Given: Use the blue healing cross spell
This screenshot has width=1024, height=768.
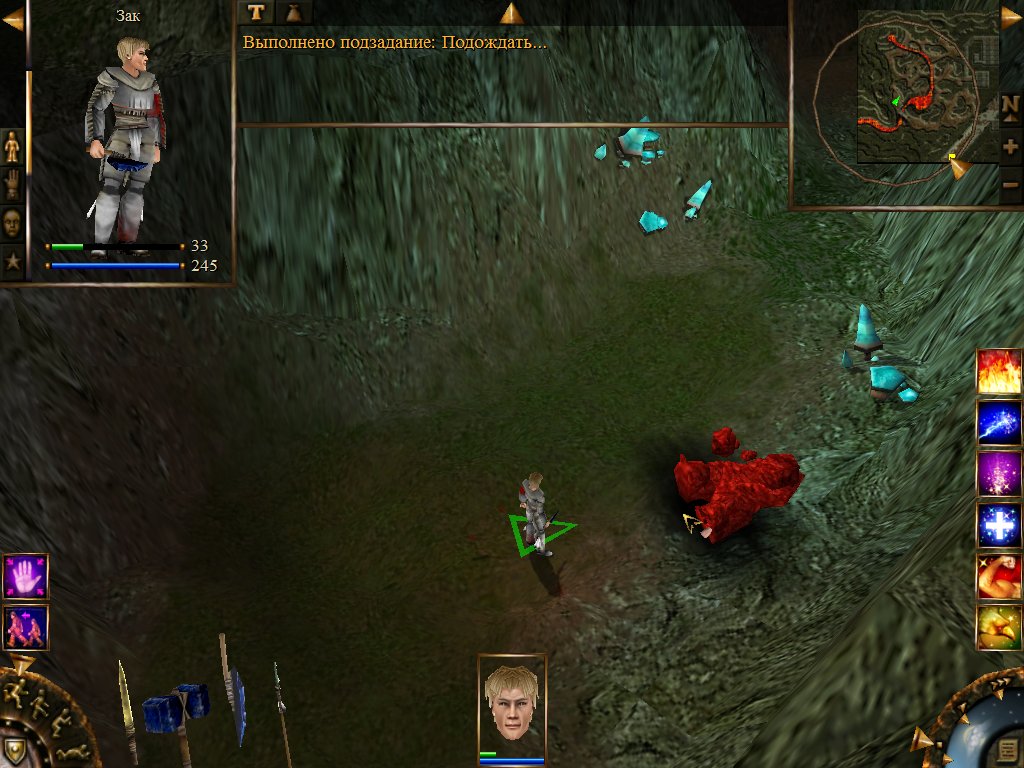Looking at the screenshot, I should pyautogui.click(x=999, y=526).
